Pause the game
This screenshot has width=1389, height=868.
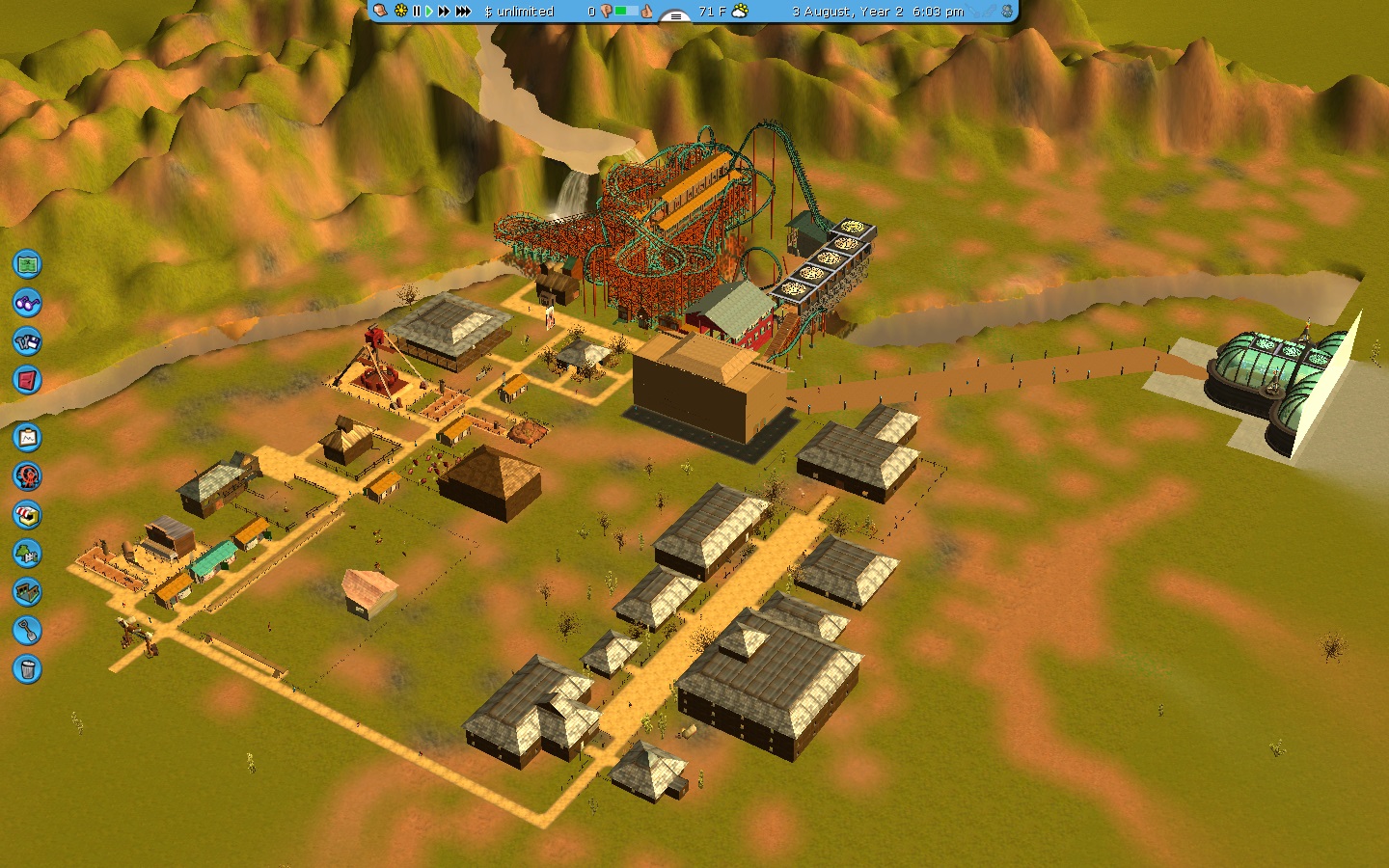click(417, 12)
